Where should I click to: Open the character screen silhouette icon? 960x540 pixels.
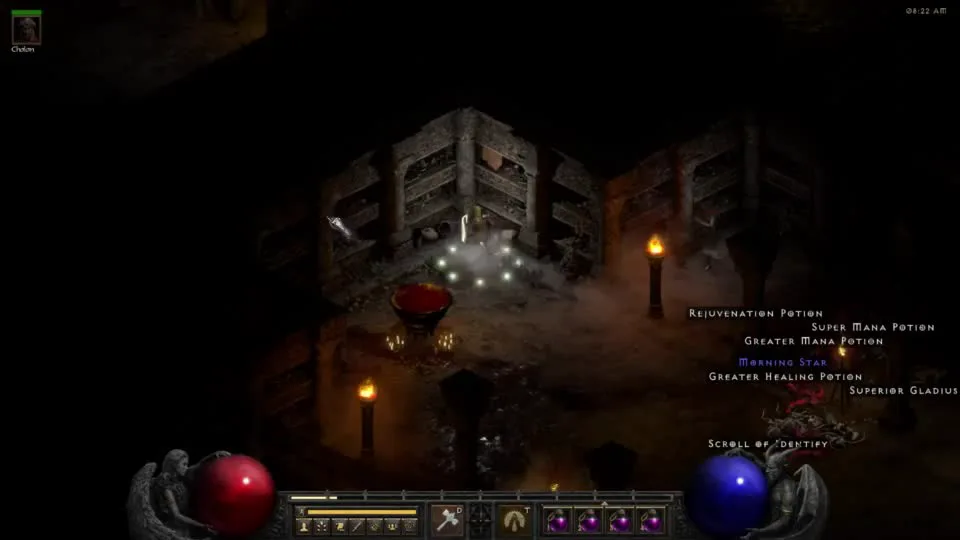pos(303,526)
